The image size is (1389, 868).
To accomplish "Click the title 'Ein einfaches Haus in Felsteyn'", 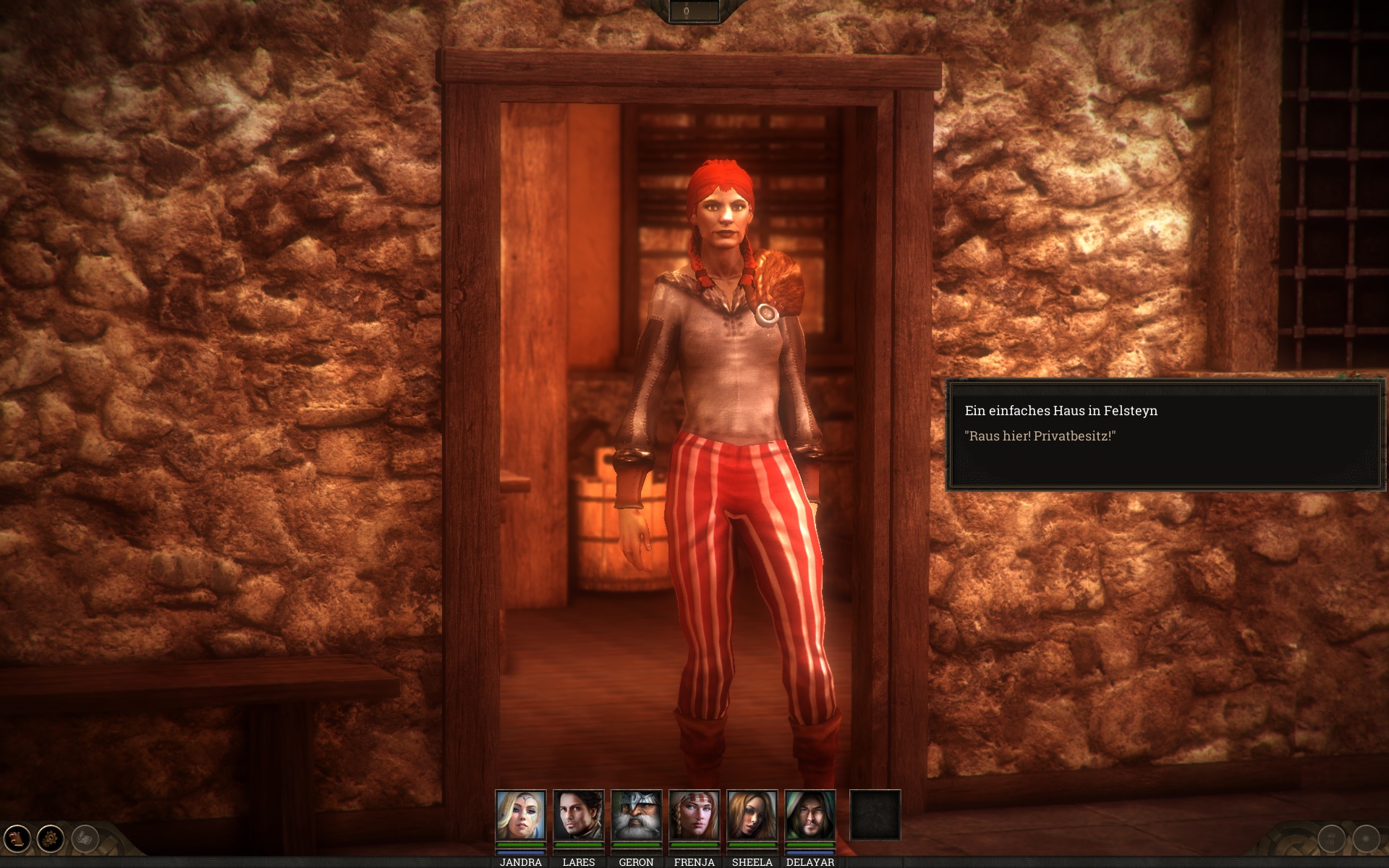I will coord(1061,410).
